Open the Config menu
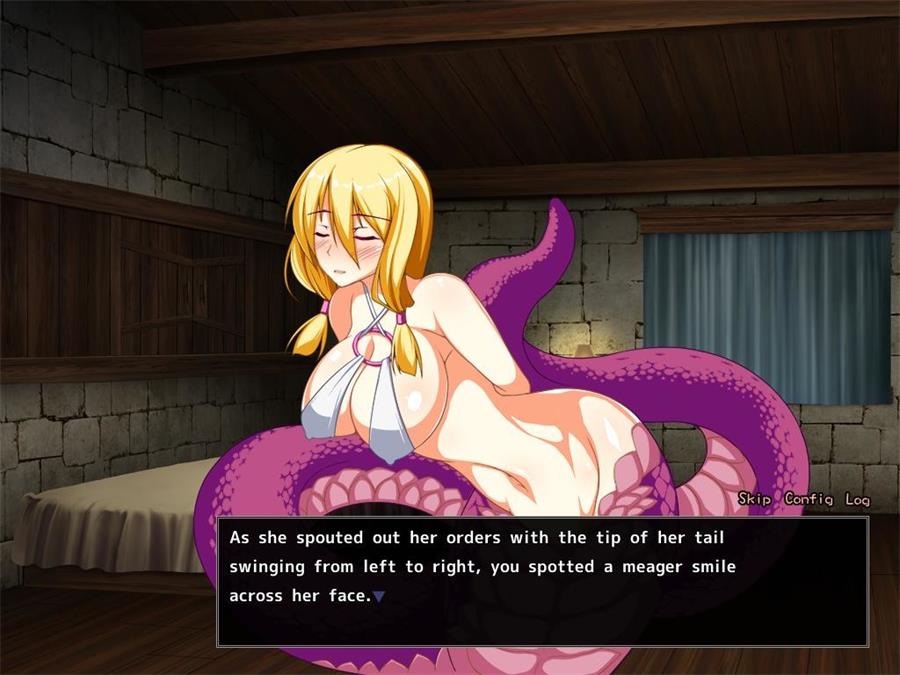The image size is (900, 675). (x=810, y=499)
